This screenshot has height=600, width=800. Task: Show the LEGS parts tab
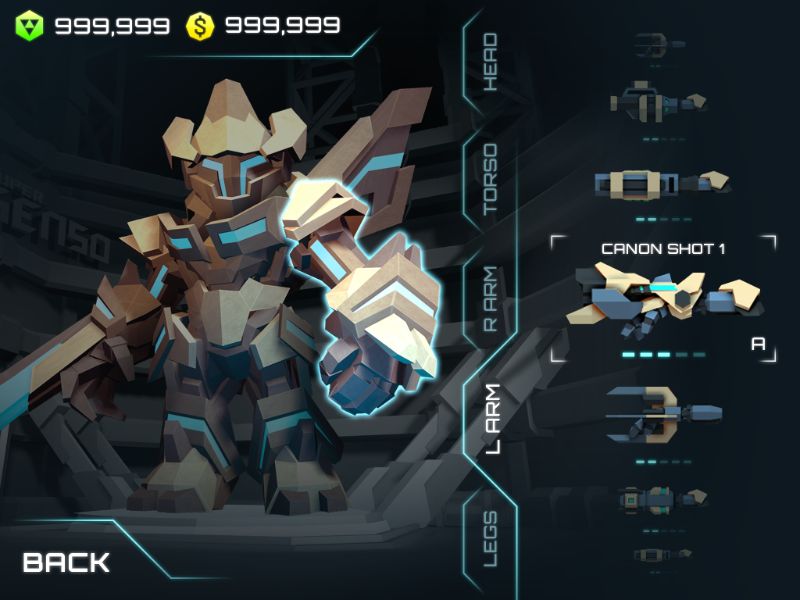[490, 538]
